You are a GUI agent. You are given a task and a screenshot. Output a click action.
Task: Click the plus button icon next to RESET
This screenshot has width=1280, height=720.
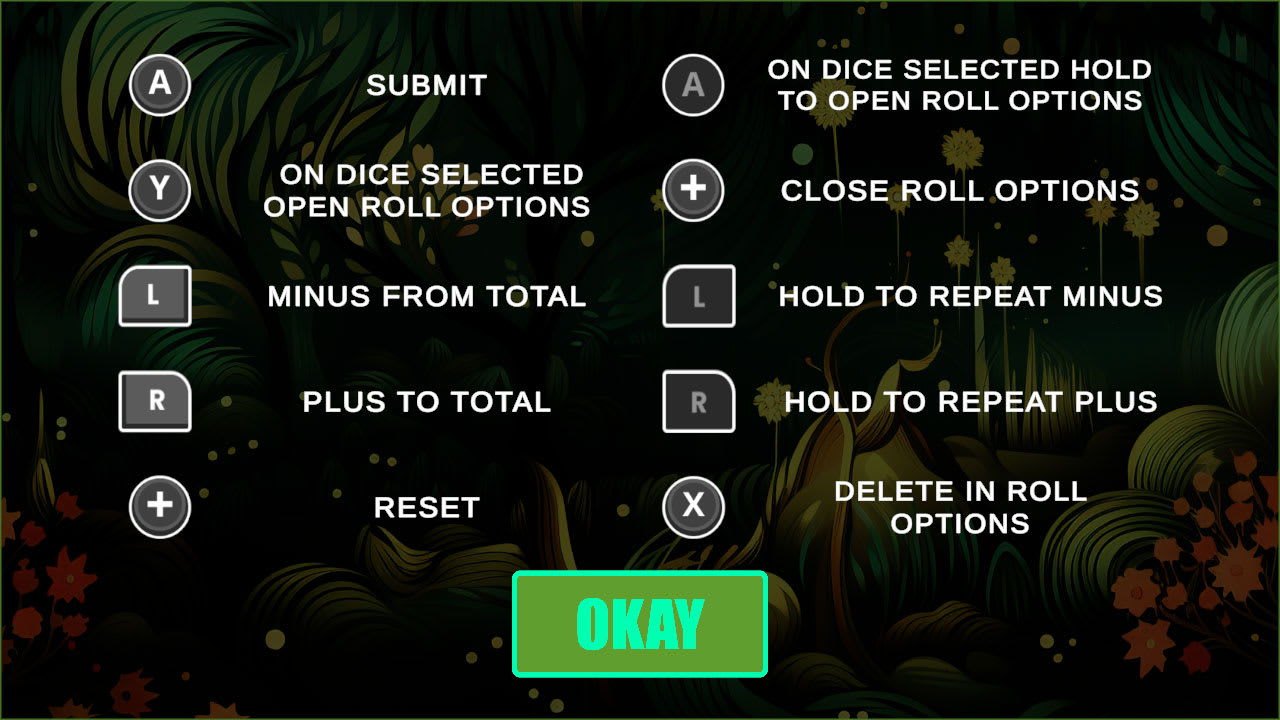tap(160, 507)
